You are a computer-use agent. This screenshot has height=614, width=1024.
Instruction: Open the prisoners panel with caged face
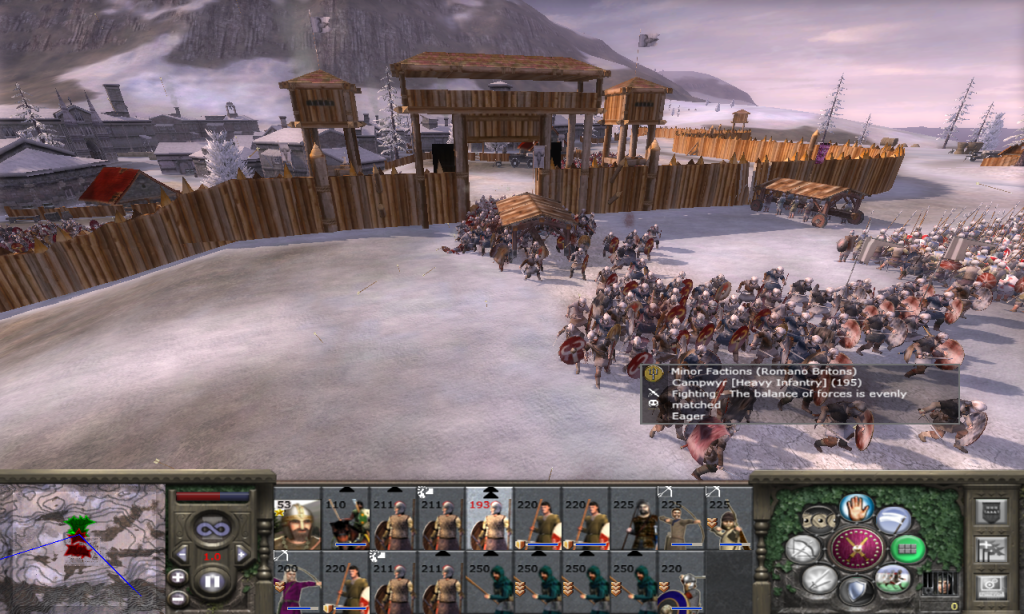(x=938, y=581)
